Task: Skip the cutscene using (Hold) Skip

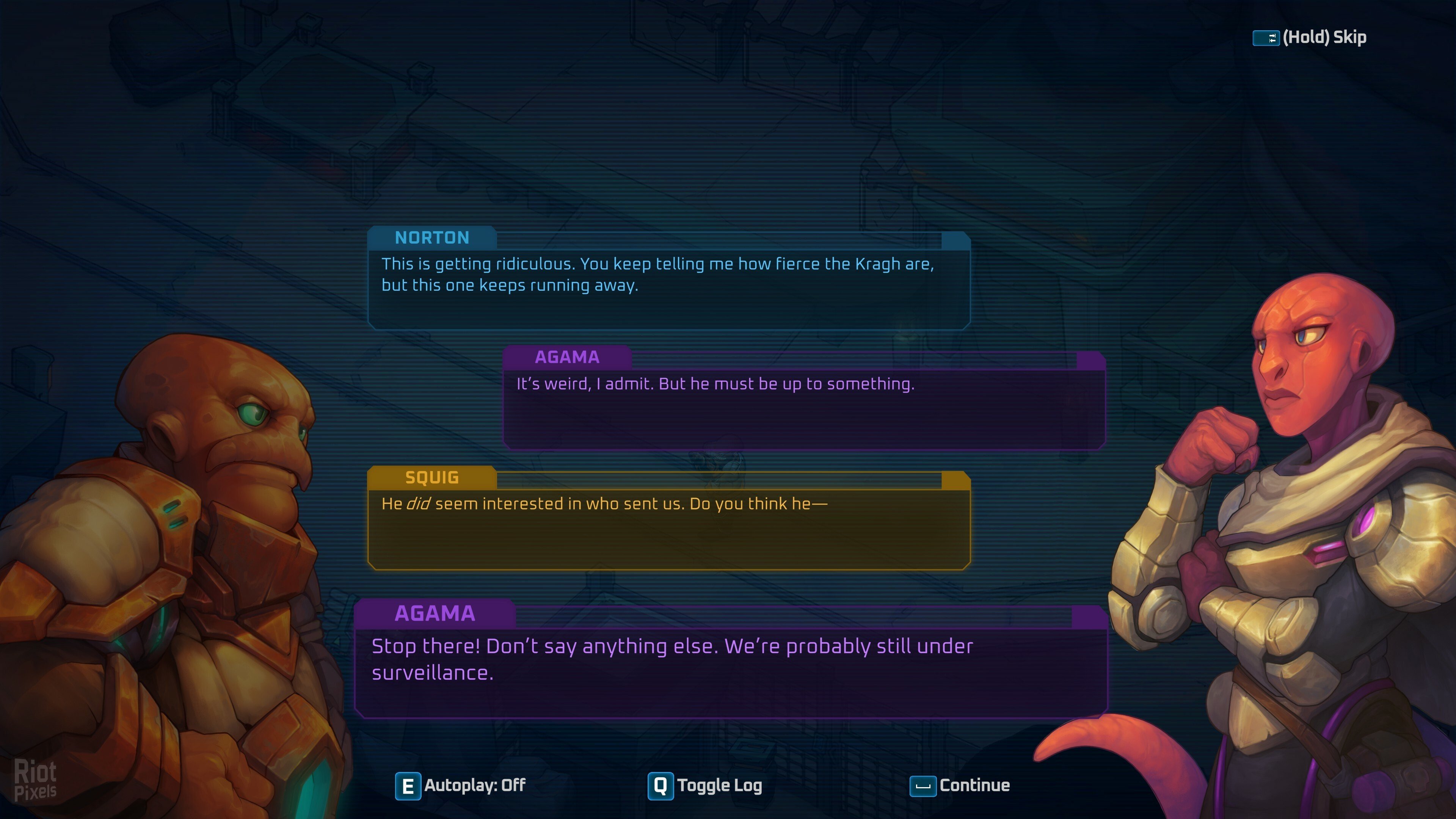Action: 1309,37
